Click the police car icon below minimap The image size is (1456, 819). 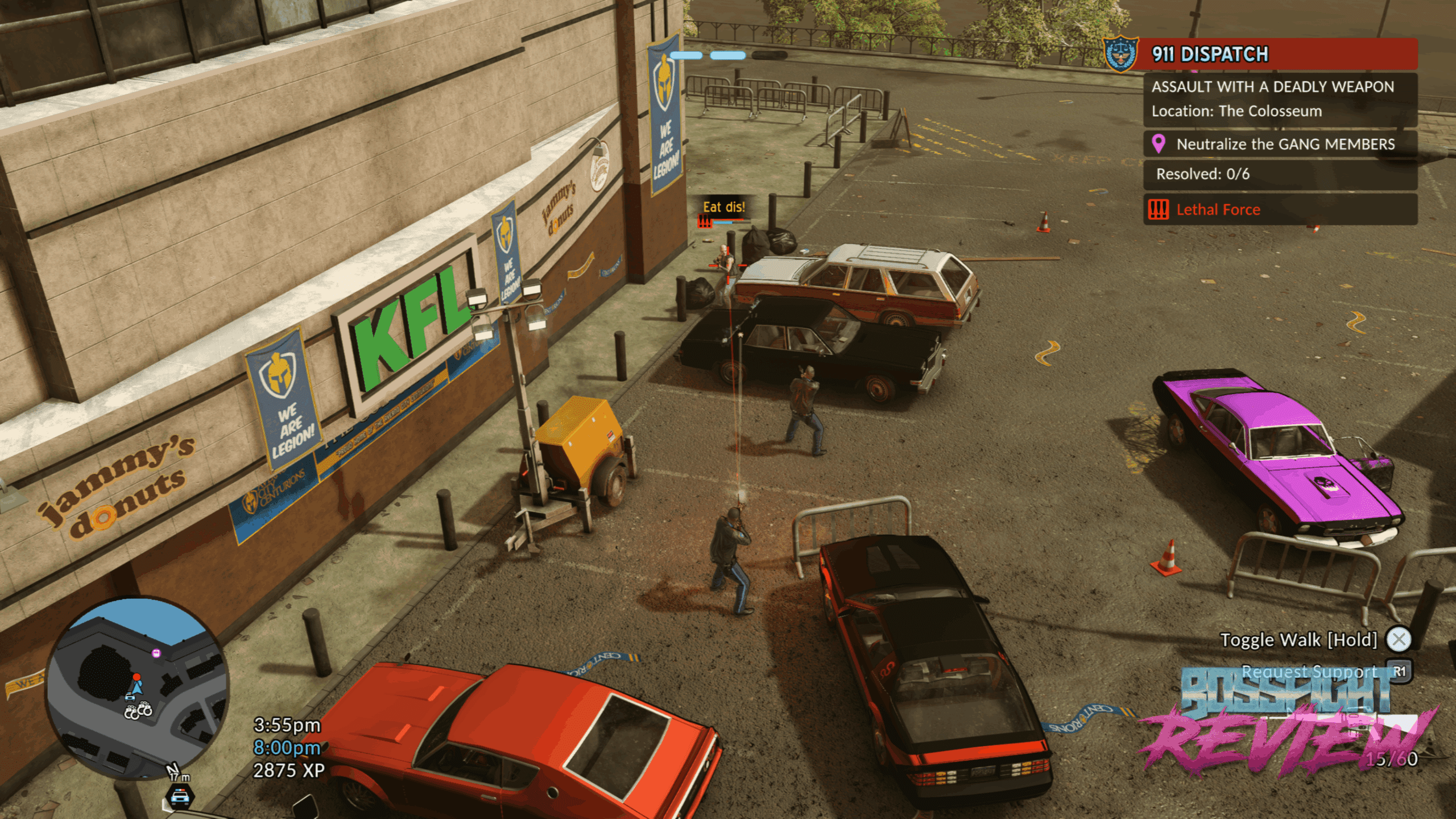[180, 796]
